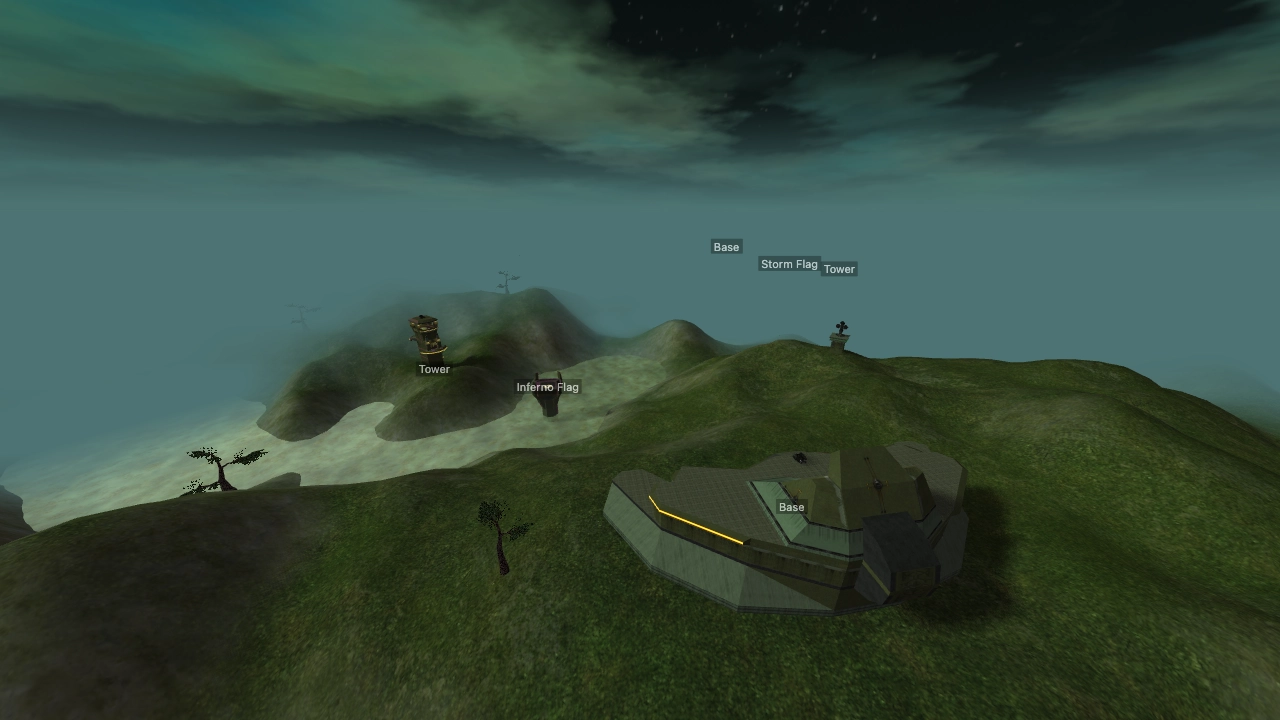Click the top 'Base' marker above the horizon
Viewport: 1280px width, 720px height.
coord(725,246)
